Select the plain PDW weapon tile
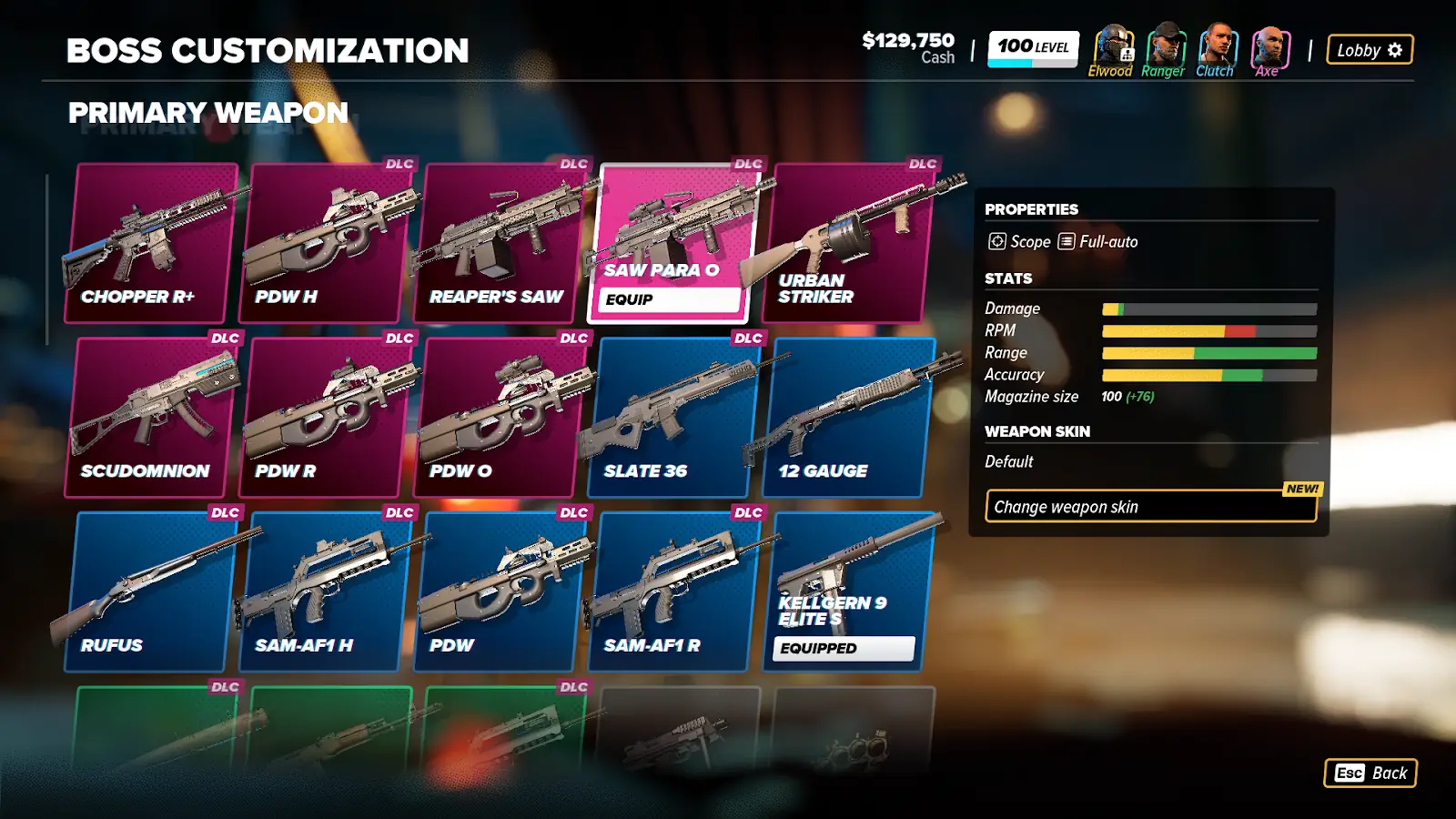1456x819 pixels. (499, 591)
